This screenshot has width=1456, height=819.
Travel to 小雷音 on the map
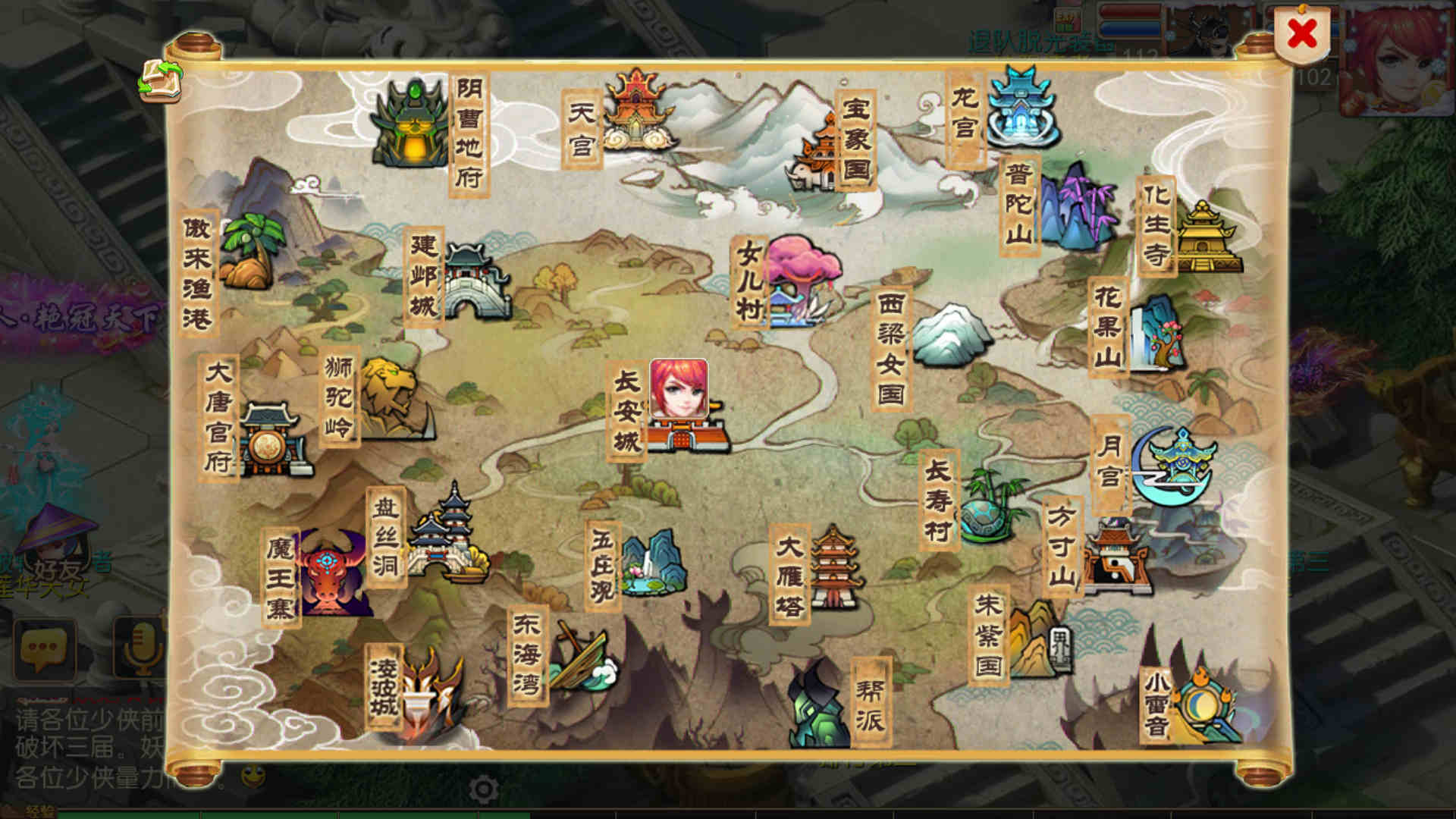[x=1204, y=705]
